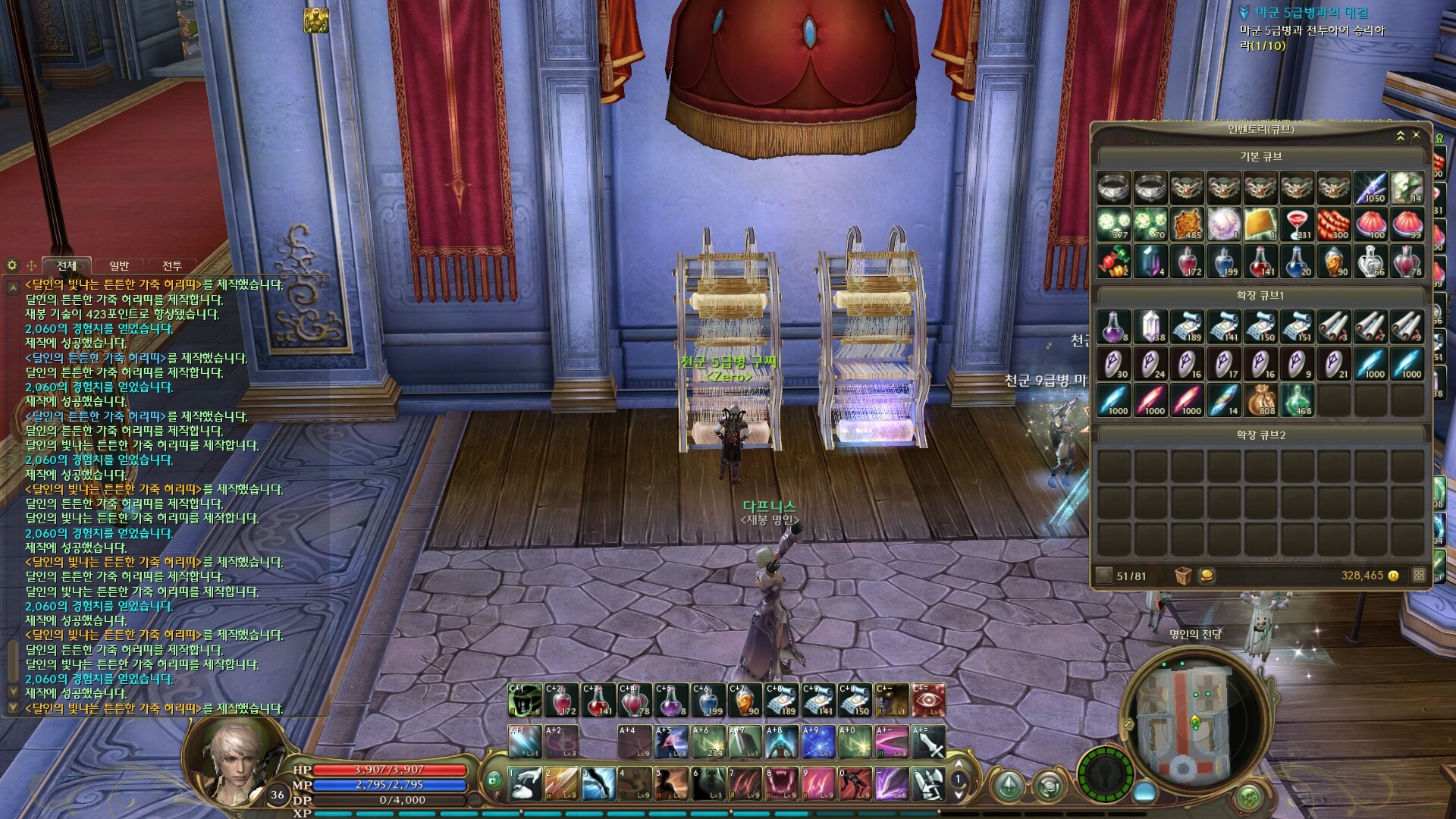Close the inventory cube window
Screen dimensions: 1456x819
coord(1416,135)
